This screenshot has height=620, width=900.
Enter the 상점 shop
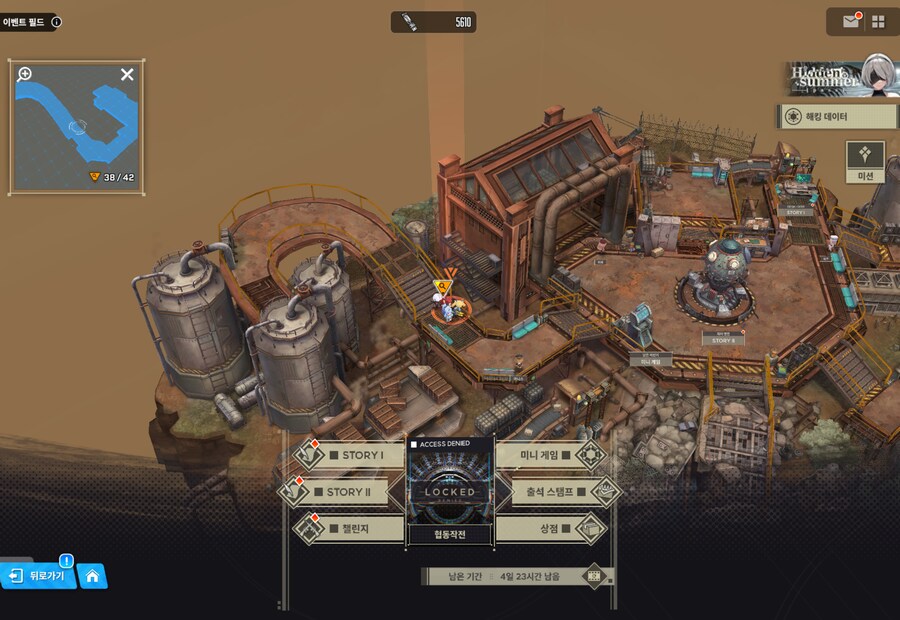[552, 527]
